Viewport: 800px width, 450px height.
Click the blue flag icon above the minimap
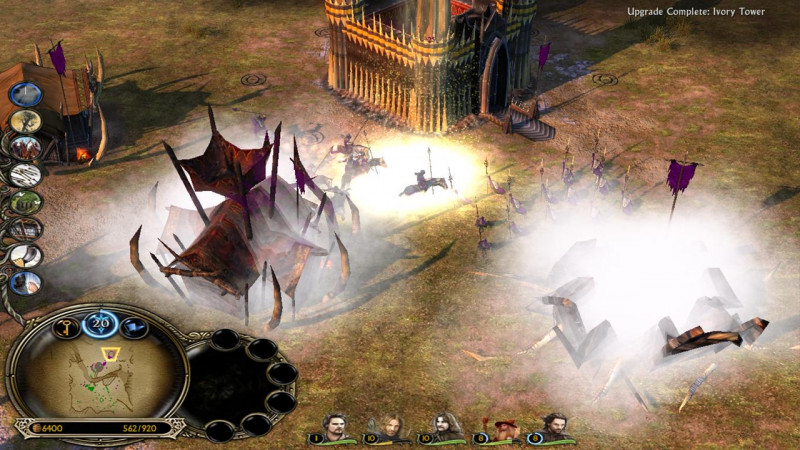click(x=135, y=326)
